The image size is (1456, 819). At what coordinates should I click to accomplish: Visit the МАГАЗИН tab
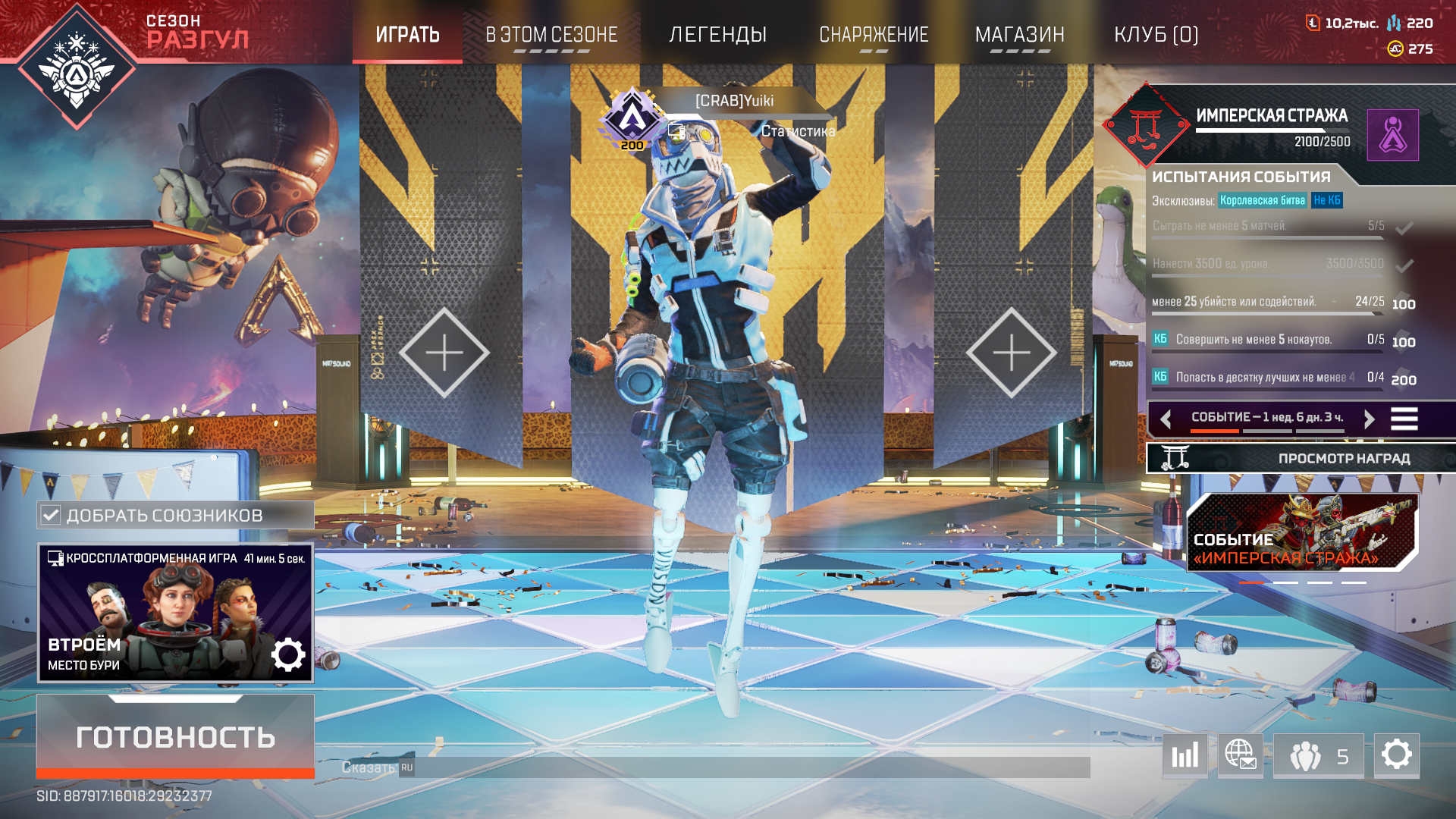1019,35
